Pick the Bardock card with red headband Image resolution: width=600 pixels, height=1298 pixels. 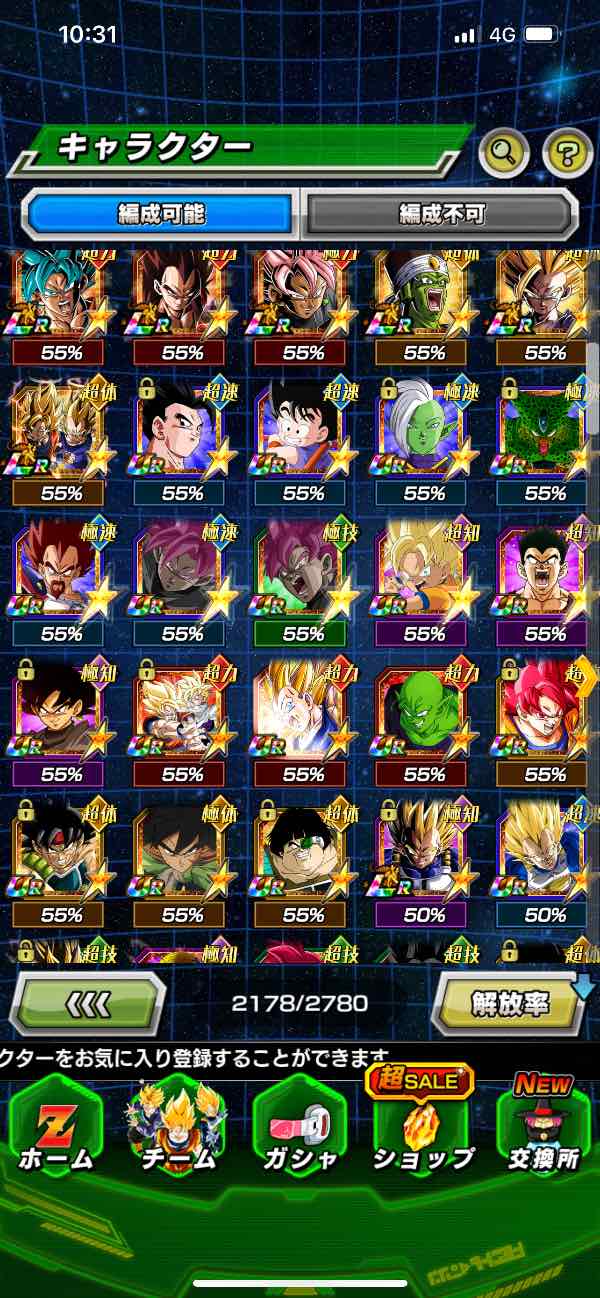pos(61,852)
